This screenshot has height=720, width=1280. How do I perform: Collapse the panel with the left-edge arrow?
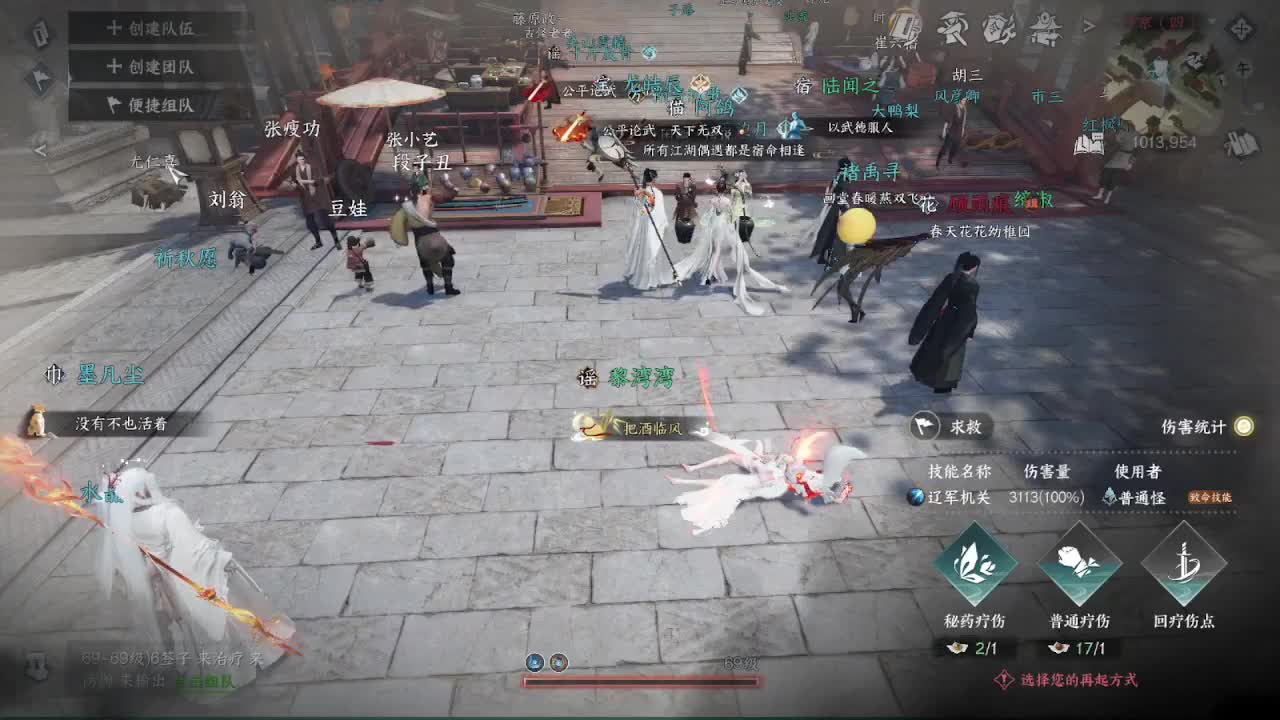pos(42,149)
